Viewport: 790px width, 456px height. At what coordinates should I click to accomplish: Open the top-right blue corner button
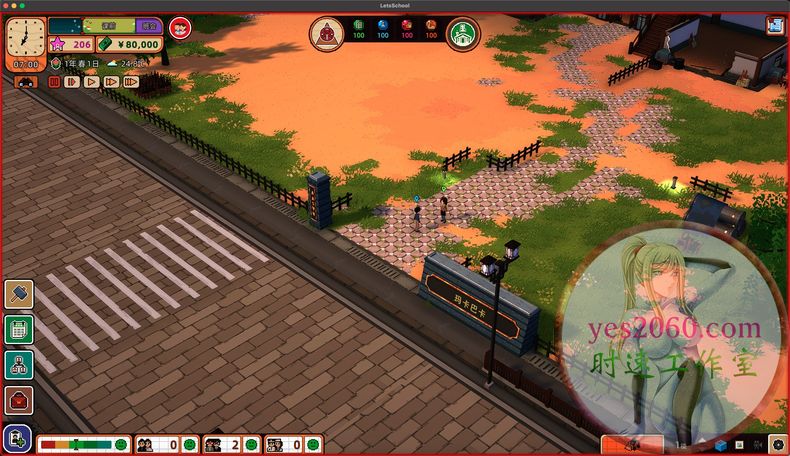775,25
